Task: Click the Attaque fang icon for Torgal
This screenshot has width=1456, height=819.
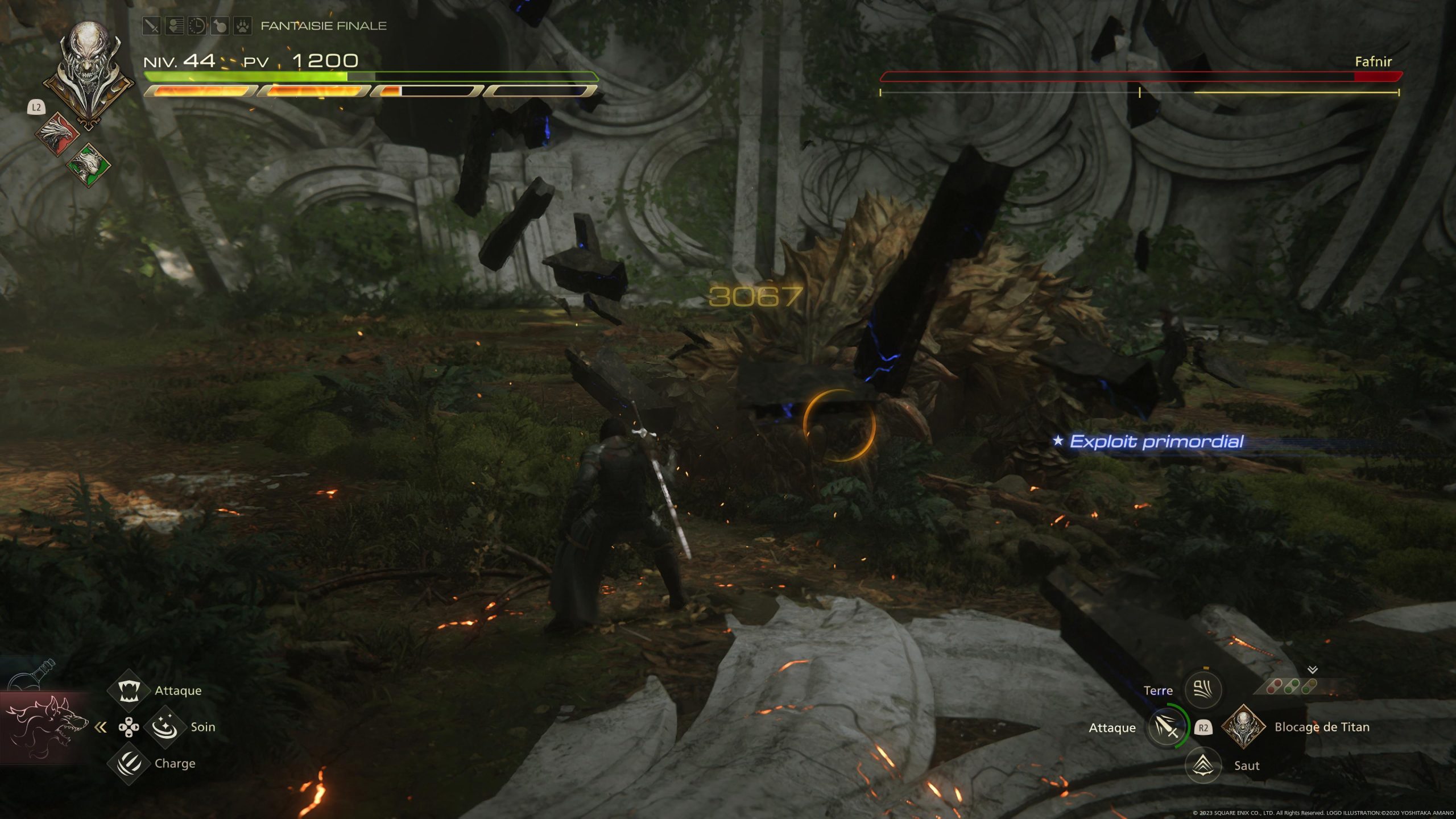Action: click(129, 690)
